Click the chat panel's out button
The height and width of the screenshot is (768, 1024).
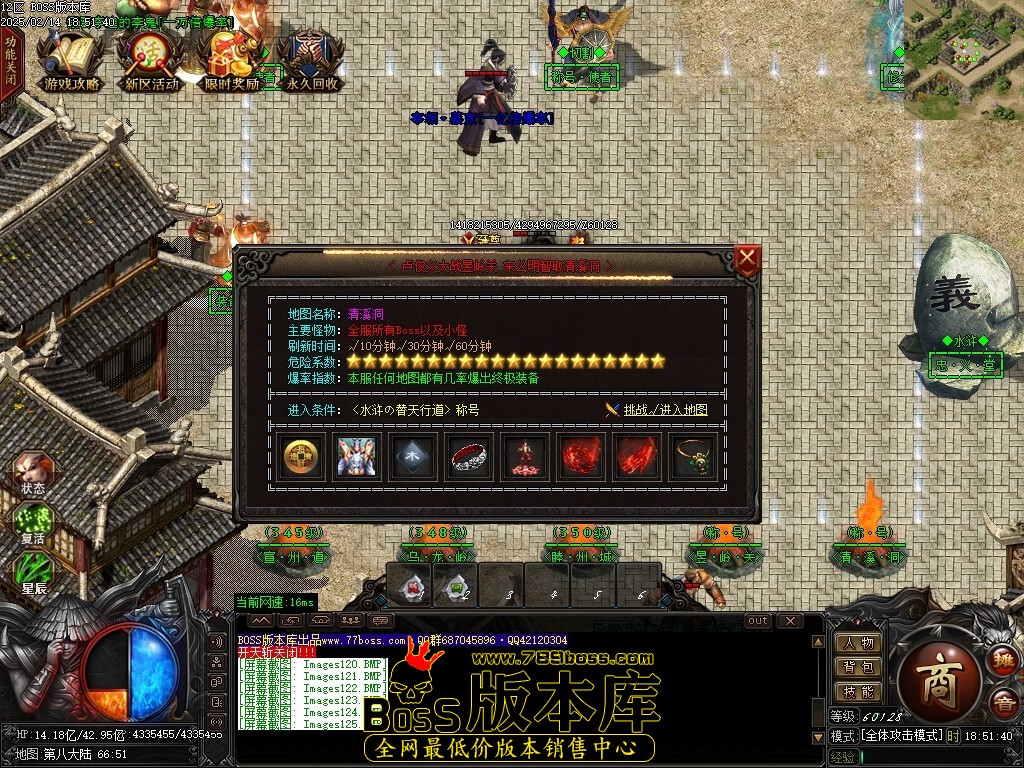point(758,621)
